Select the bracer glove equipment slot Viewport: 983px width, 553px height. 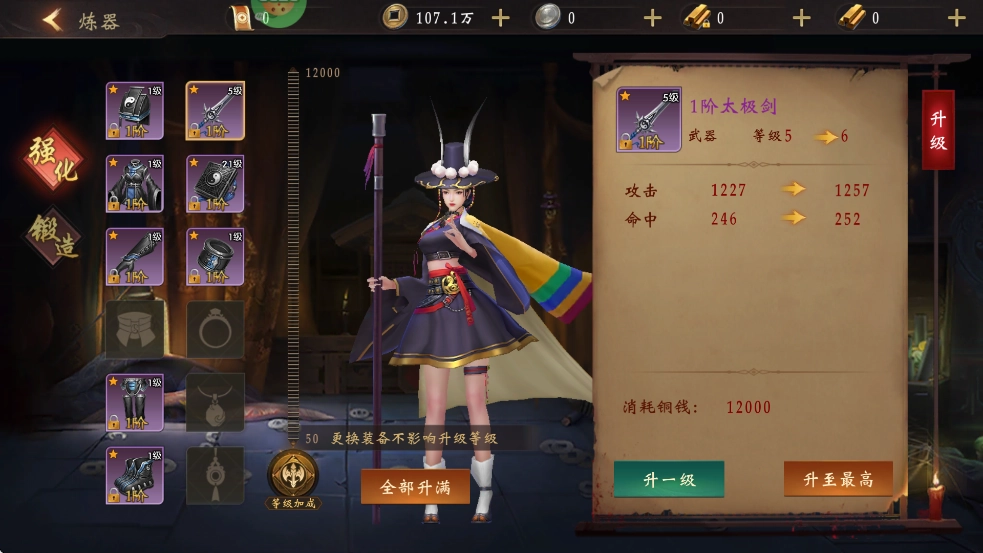pyautogui.click(x=135, y=257)
